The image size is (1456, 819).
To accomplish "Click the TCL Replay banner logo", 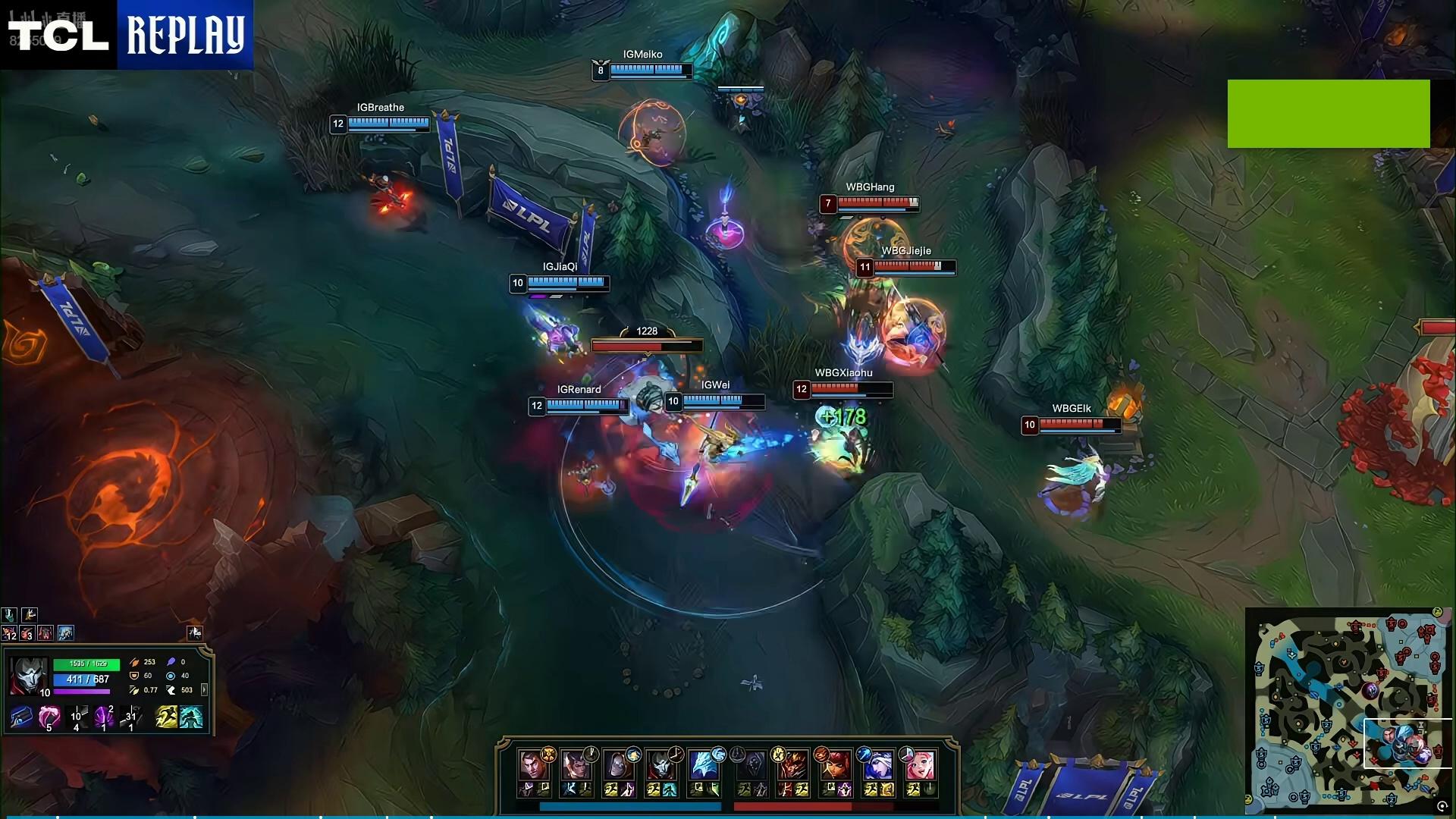I will tap(127, 35).
